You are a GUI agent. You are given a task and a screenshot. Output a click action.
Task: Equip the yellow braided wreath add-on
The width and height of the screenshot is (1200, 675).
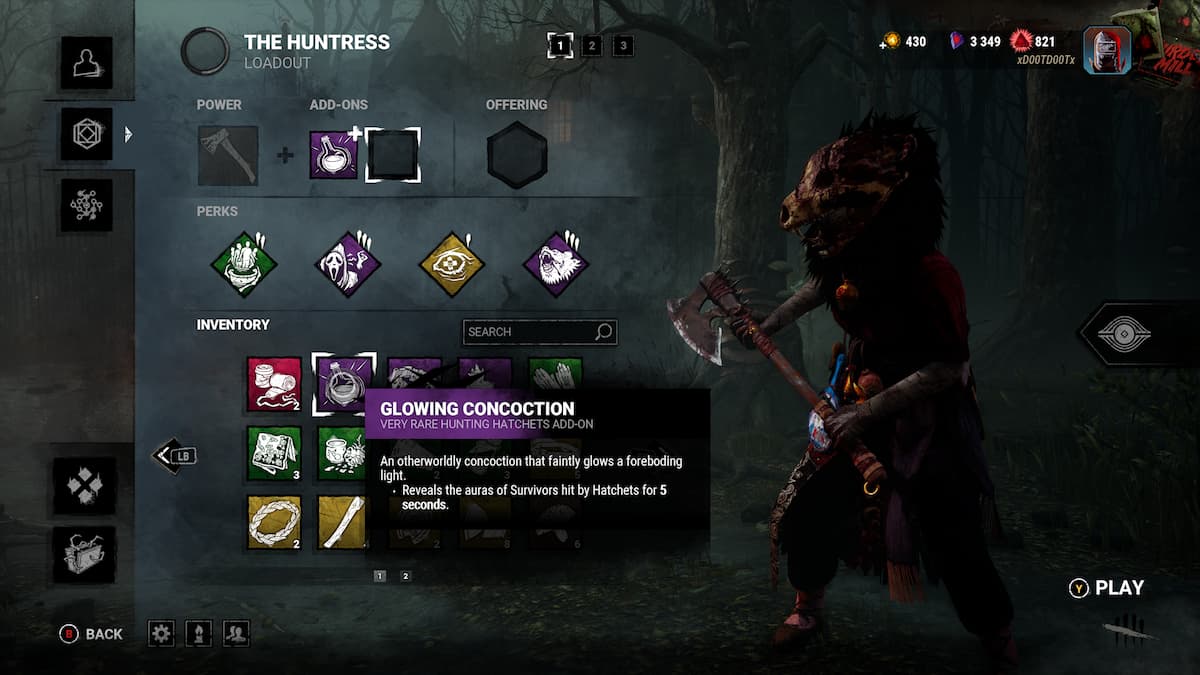274,521
